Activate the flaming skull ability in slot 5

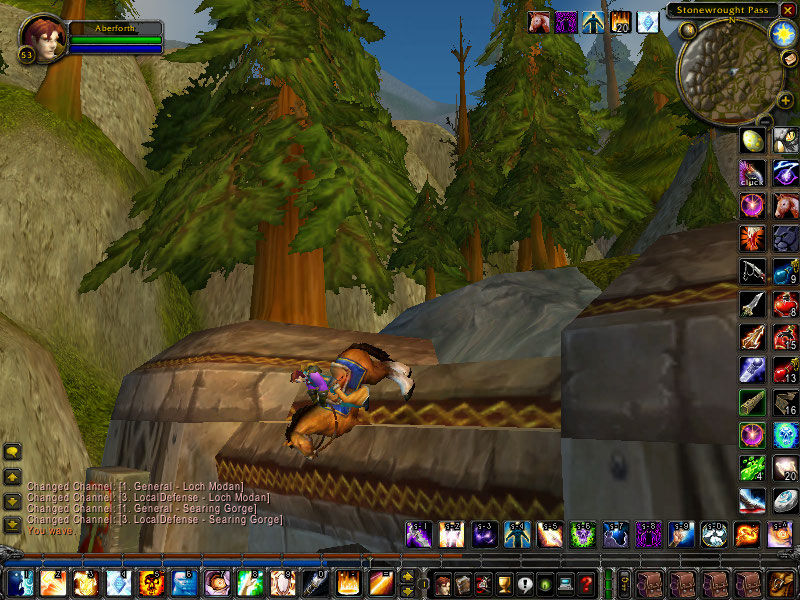click(x=152, y=582)
